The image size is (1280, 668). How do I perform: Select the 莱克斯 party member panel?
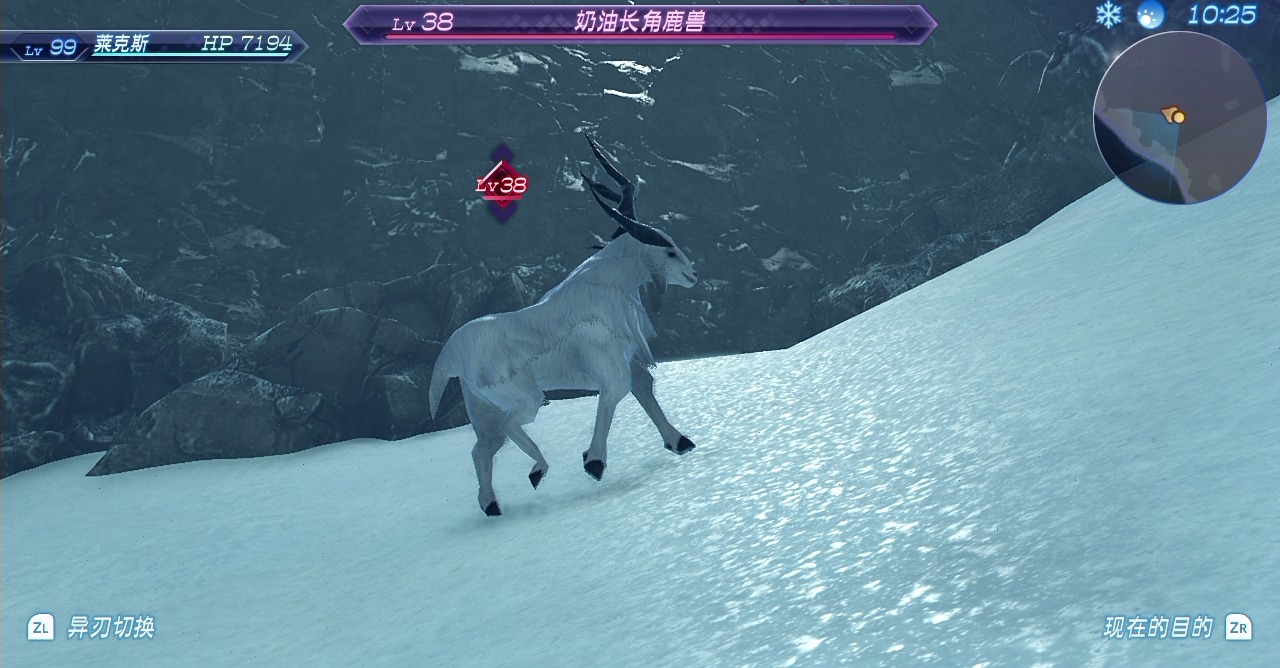(x=153, y=45)
